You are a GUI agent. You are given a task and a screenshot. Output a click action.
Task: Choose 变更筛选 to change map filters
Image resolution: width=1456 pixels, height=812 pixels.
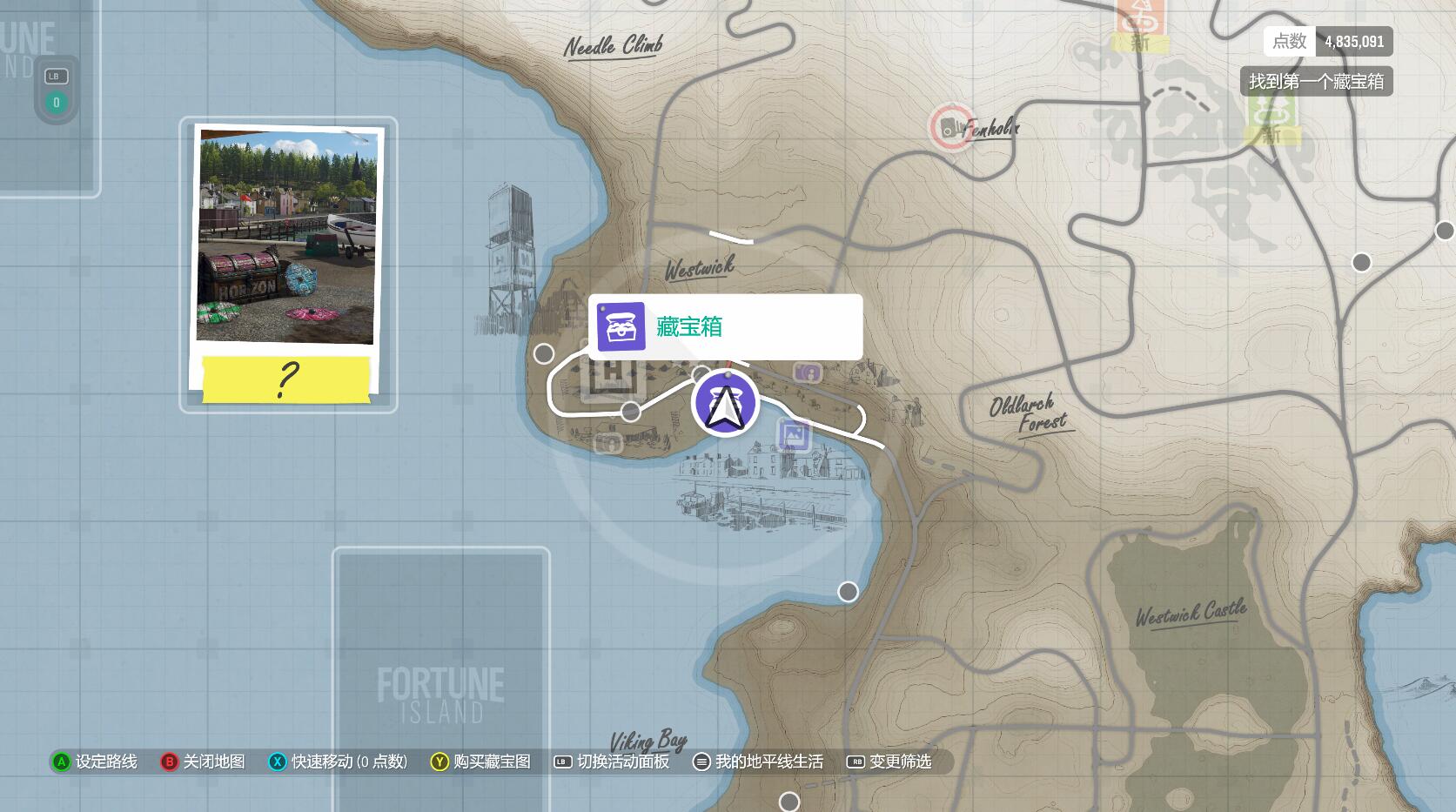tap(889, 762)
